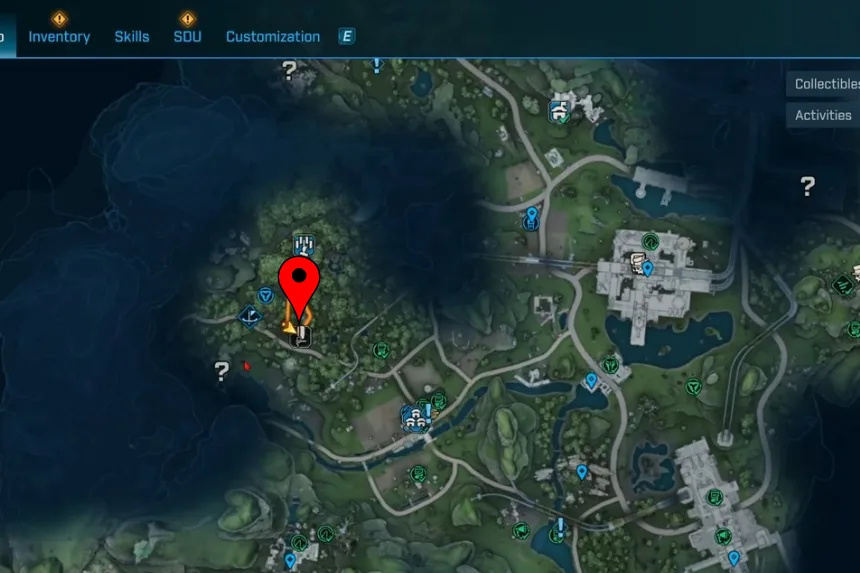Viewport: 860px width, 573px height.
Task: Choose the blue circle triangle marker
Action: pyautogui.click(x=266, y=295)
